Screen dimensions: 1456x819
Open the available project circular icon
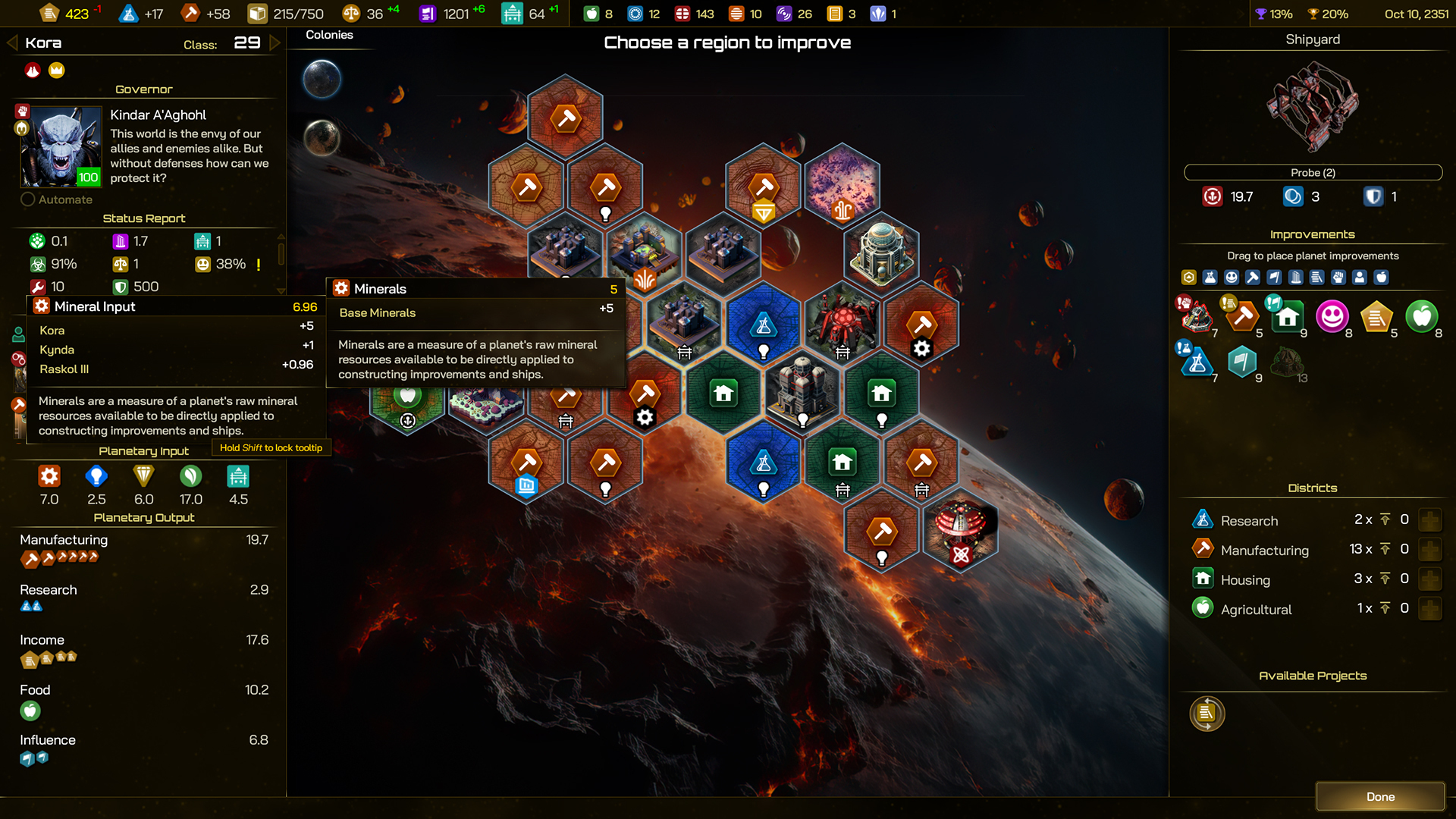1207,714
